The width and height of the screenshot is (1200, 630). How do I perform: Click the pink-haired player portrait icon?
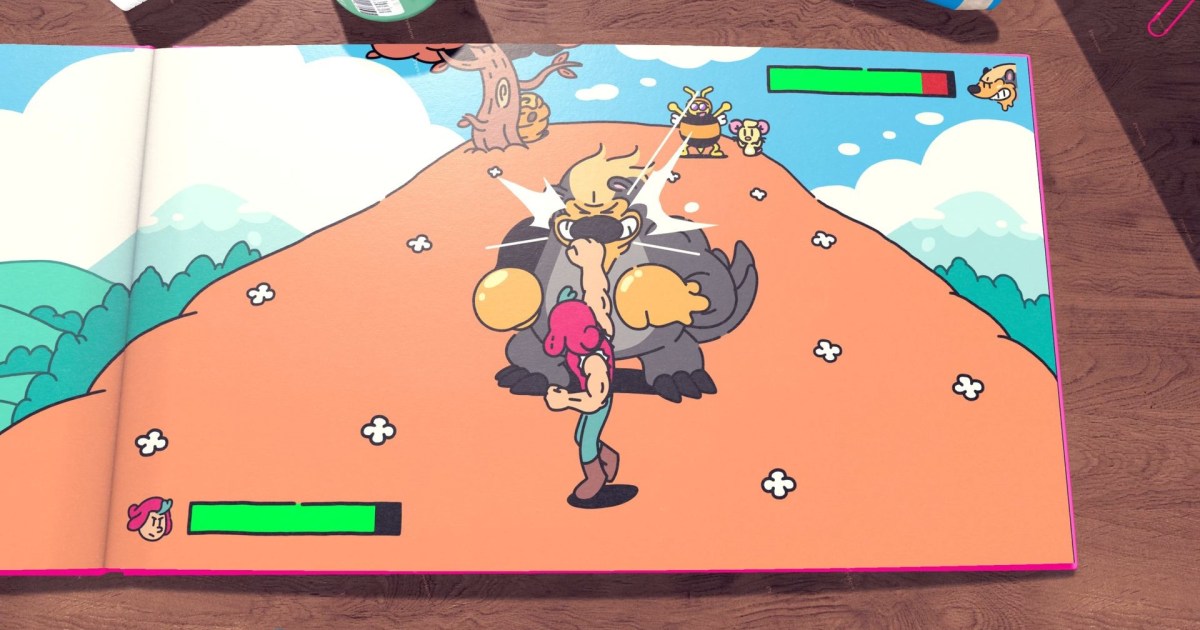(x=149, y=519)
